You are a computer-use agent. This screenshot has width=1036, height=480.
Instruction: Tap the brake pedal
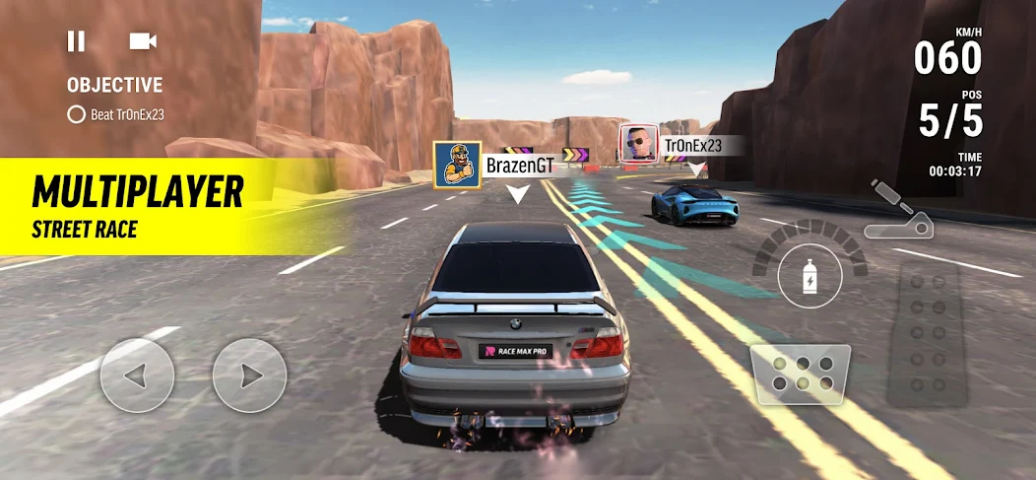click(800, 373)
